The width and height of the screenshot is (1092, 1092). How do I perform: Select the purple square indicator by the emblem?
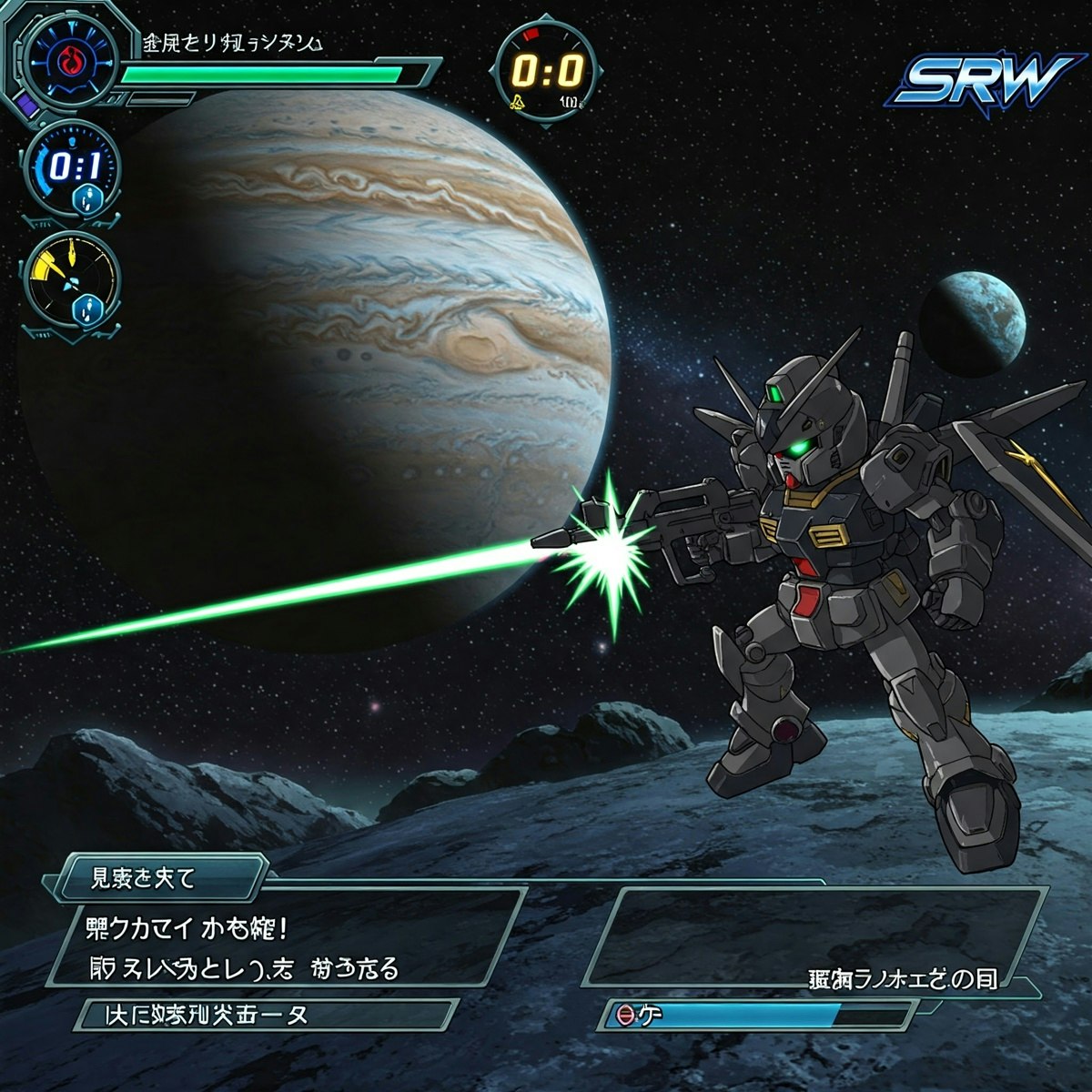point(26,107)
